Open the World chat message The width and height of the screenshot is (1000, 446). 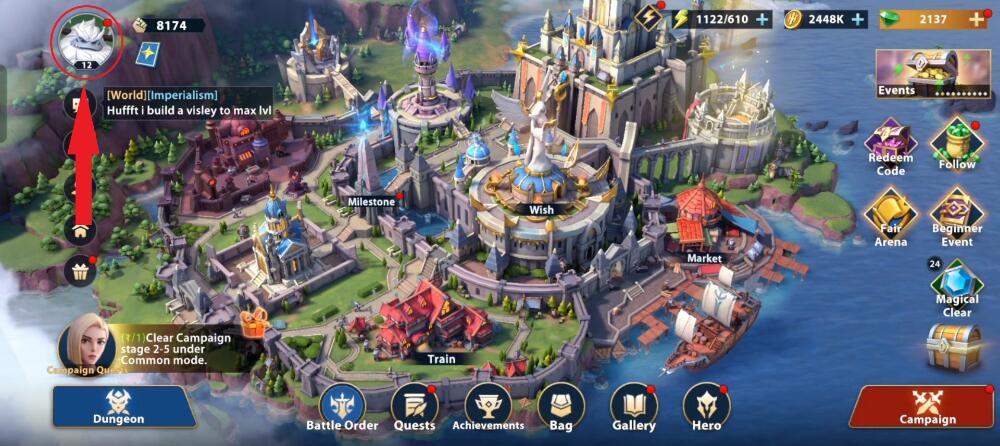tap(190, 102)
